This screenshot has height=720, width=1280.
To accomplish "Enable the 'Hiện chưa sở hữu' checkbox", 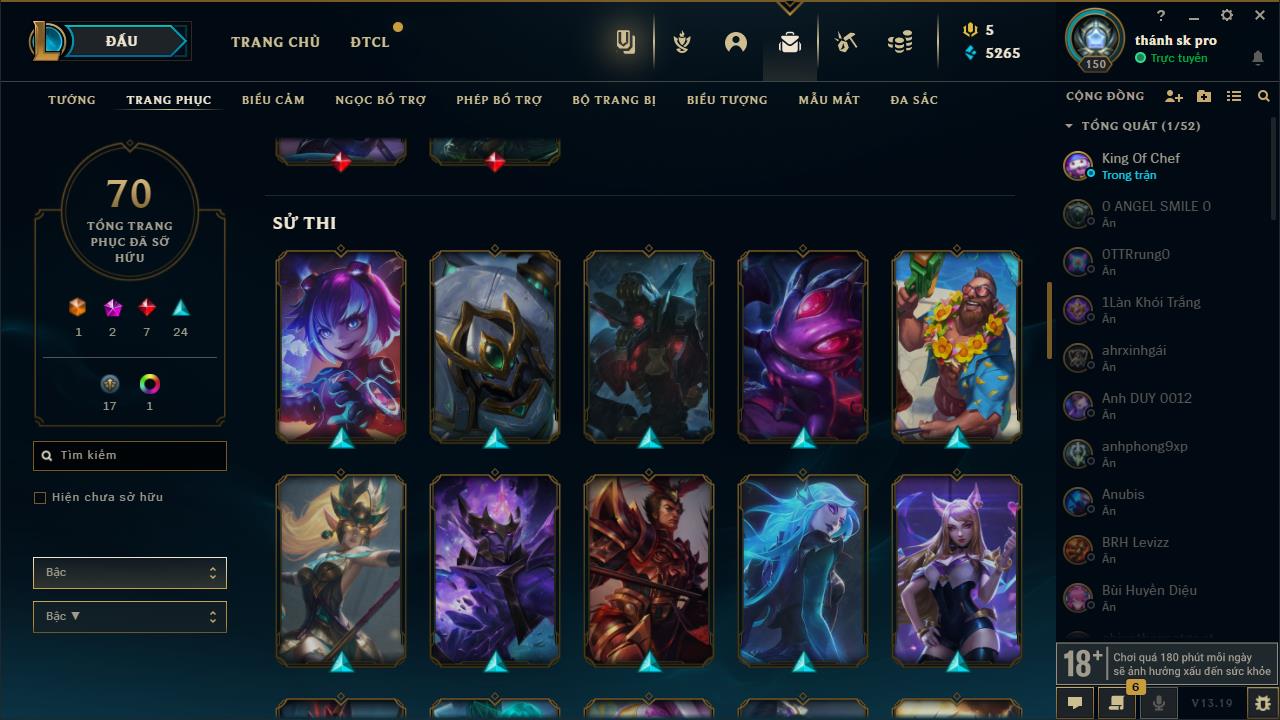I will tap(40, 497).
